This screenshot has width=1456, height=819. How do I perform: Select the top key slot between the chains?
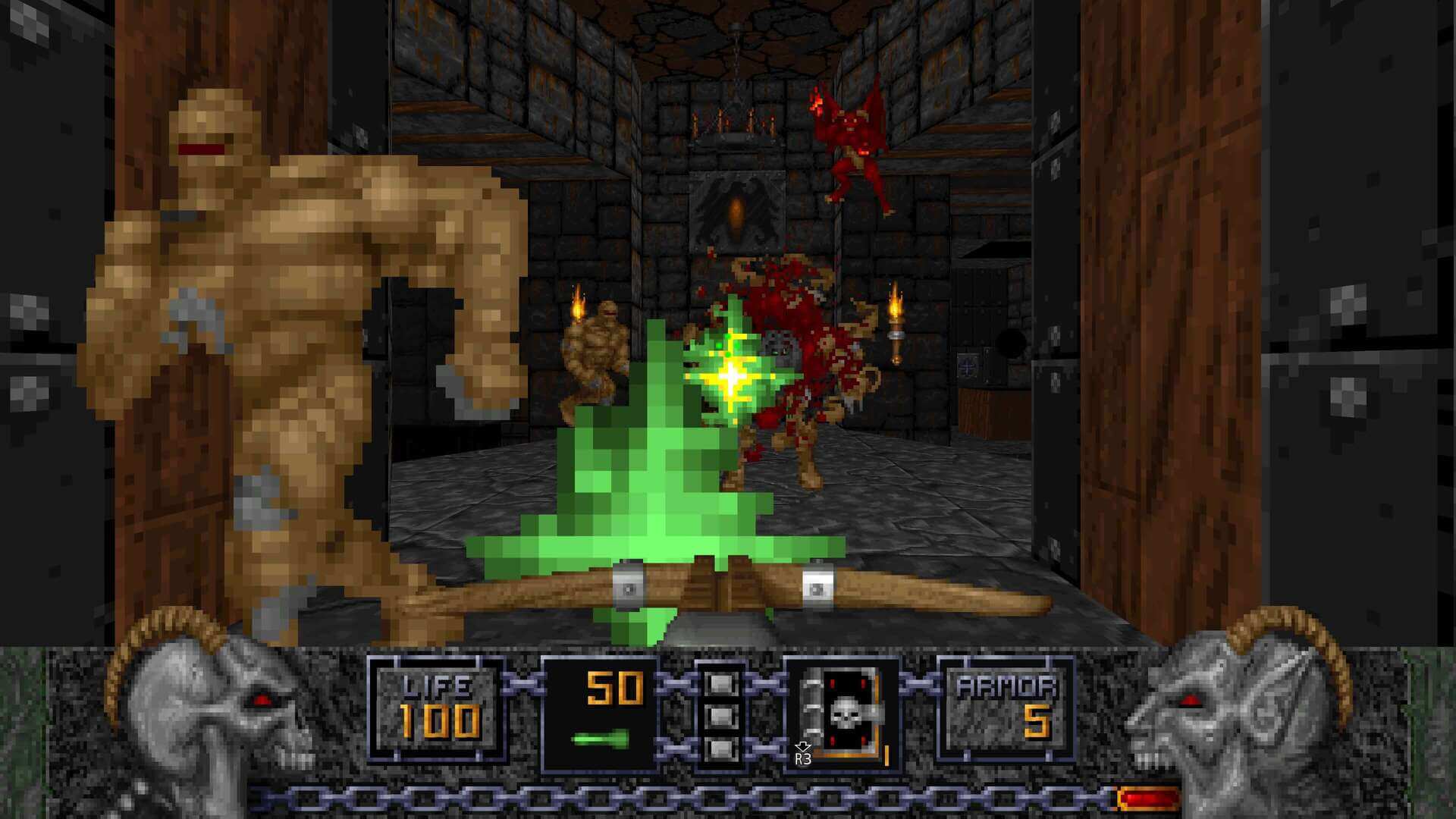point(722,682)
